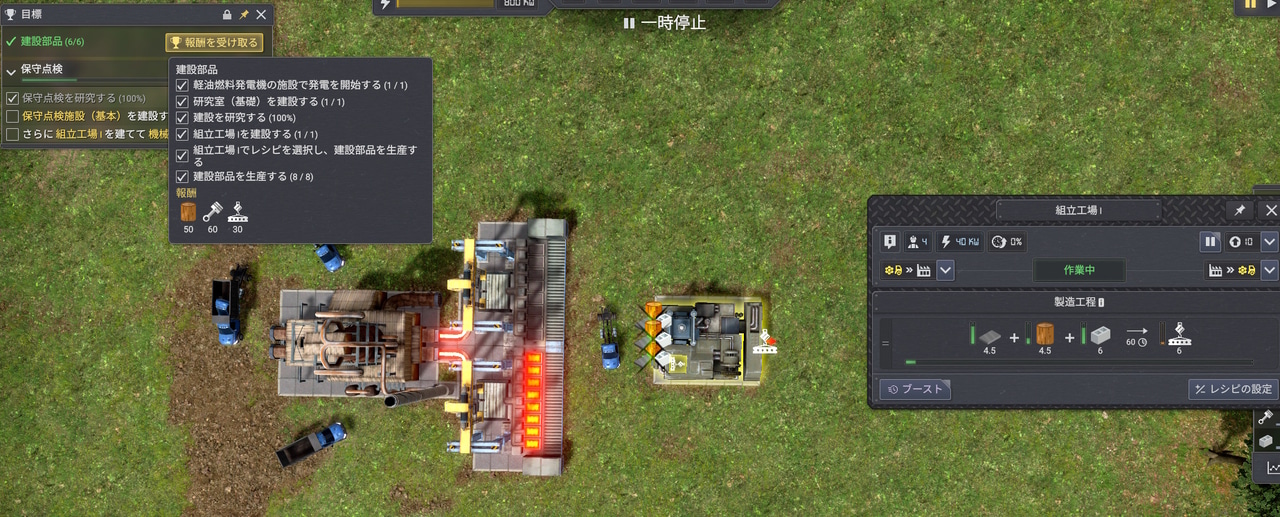Close the 目標 goals panel

point(261,15)
